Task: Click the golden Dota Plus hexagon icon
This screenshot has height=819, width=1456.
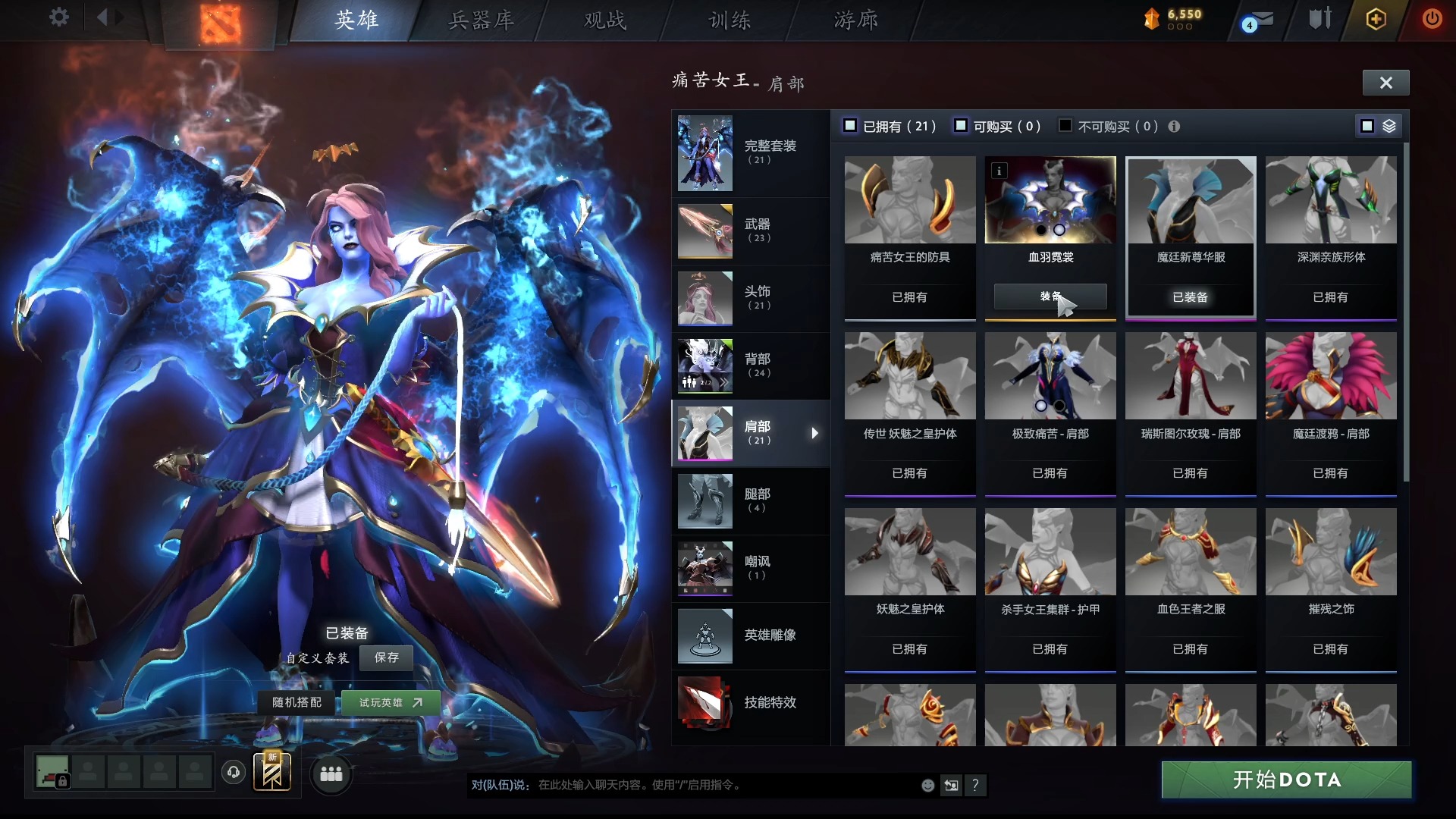Action: click(x=1376, y=19)
